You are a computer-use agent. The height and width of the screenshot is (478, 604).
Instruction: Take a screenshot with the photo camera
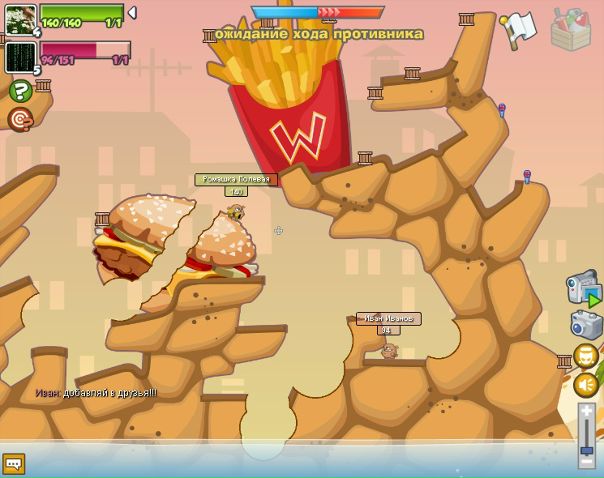(x=585, y=325)
